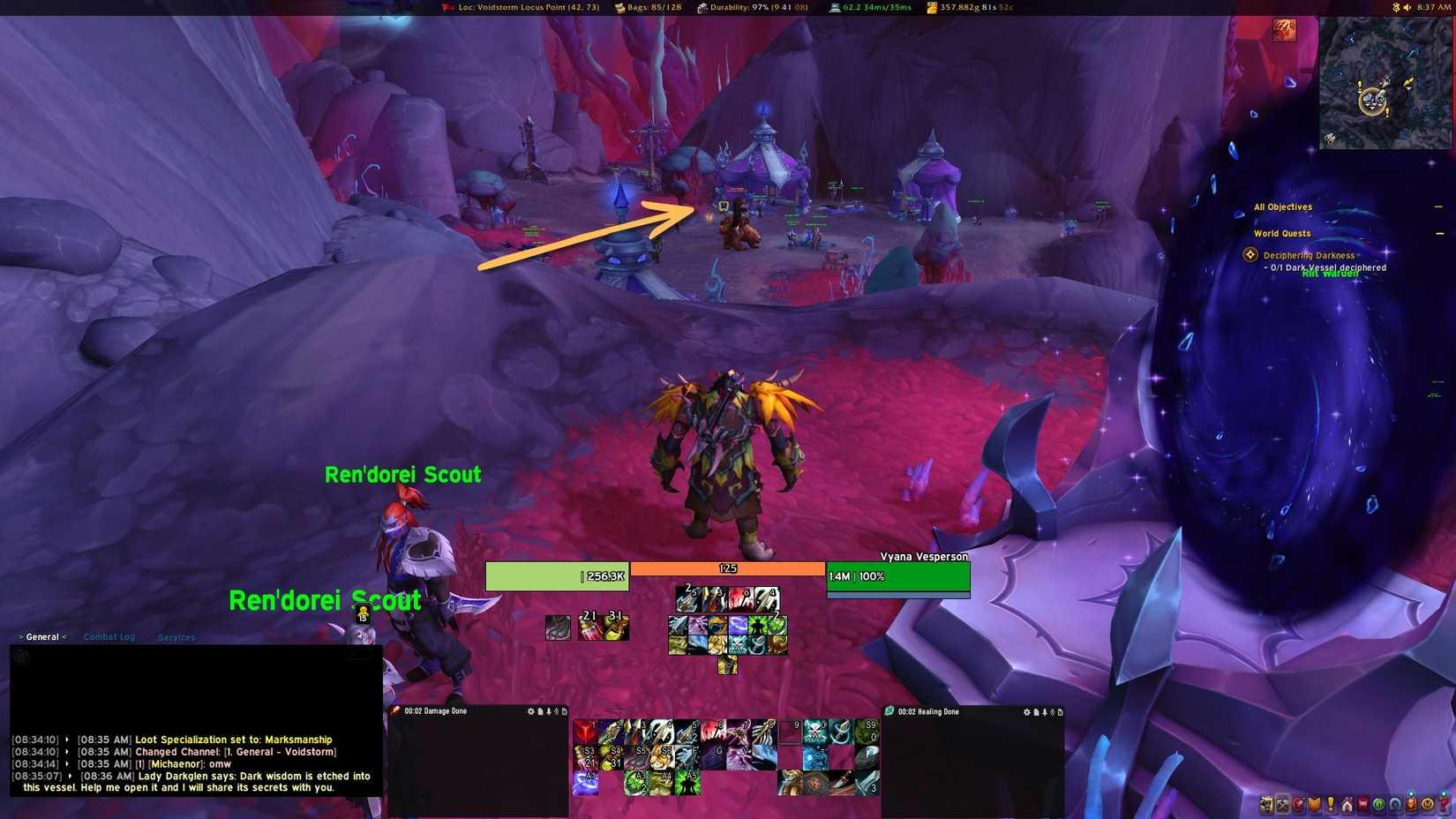
Task: Click the minimap in the top right
Action: (x=1382, y=82)
